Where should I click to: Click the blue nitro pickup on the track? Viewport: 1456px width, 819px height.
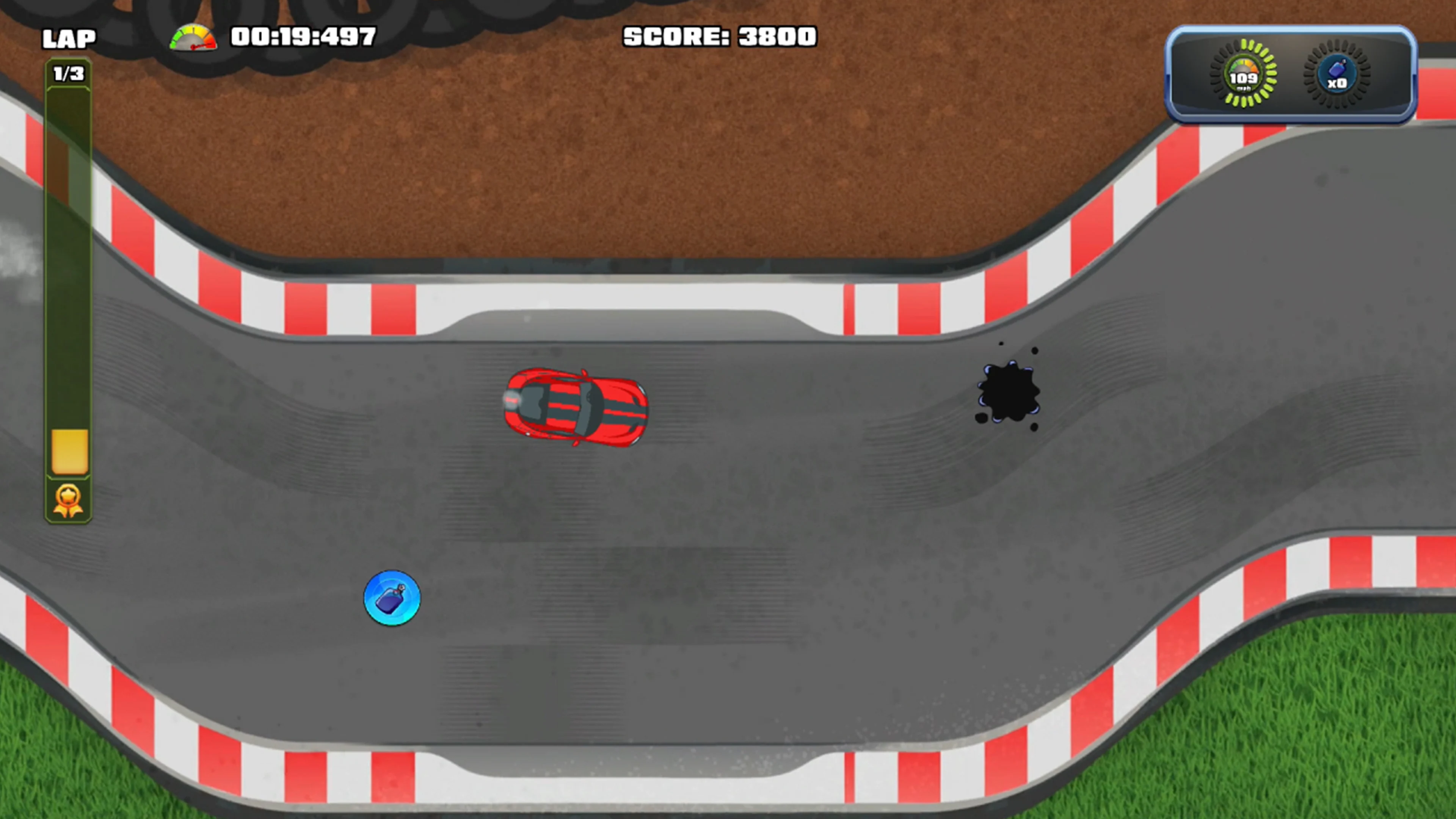[x=392, y=599]
